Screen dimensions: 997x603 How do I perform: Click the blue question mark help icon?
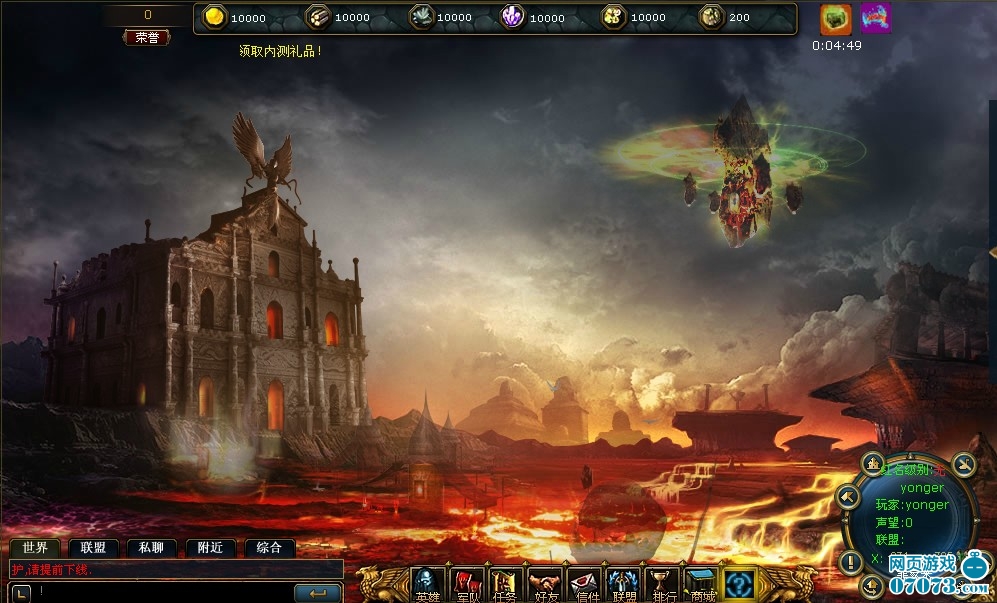coord(740,583)
